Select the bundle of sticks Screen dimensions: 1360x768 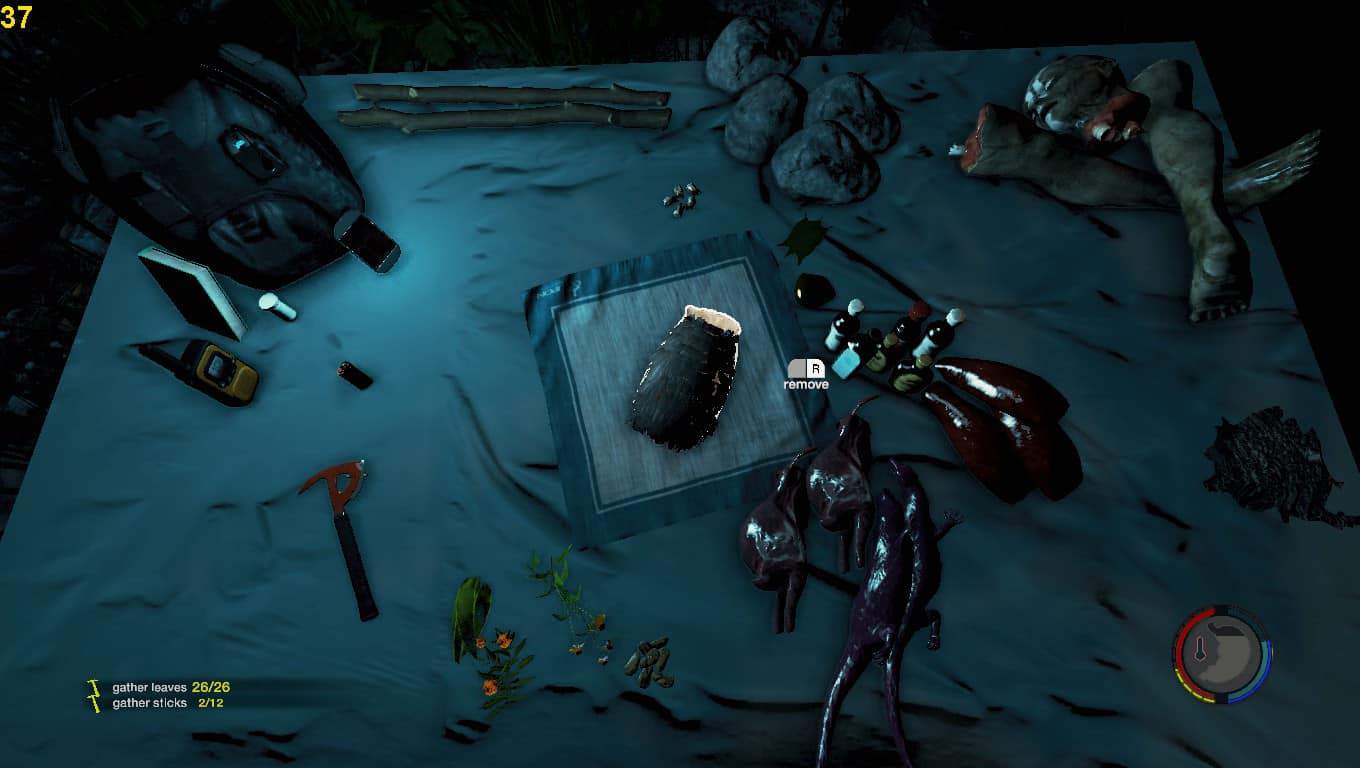pos(505,107)
